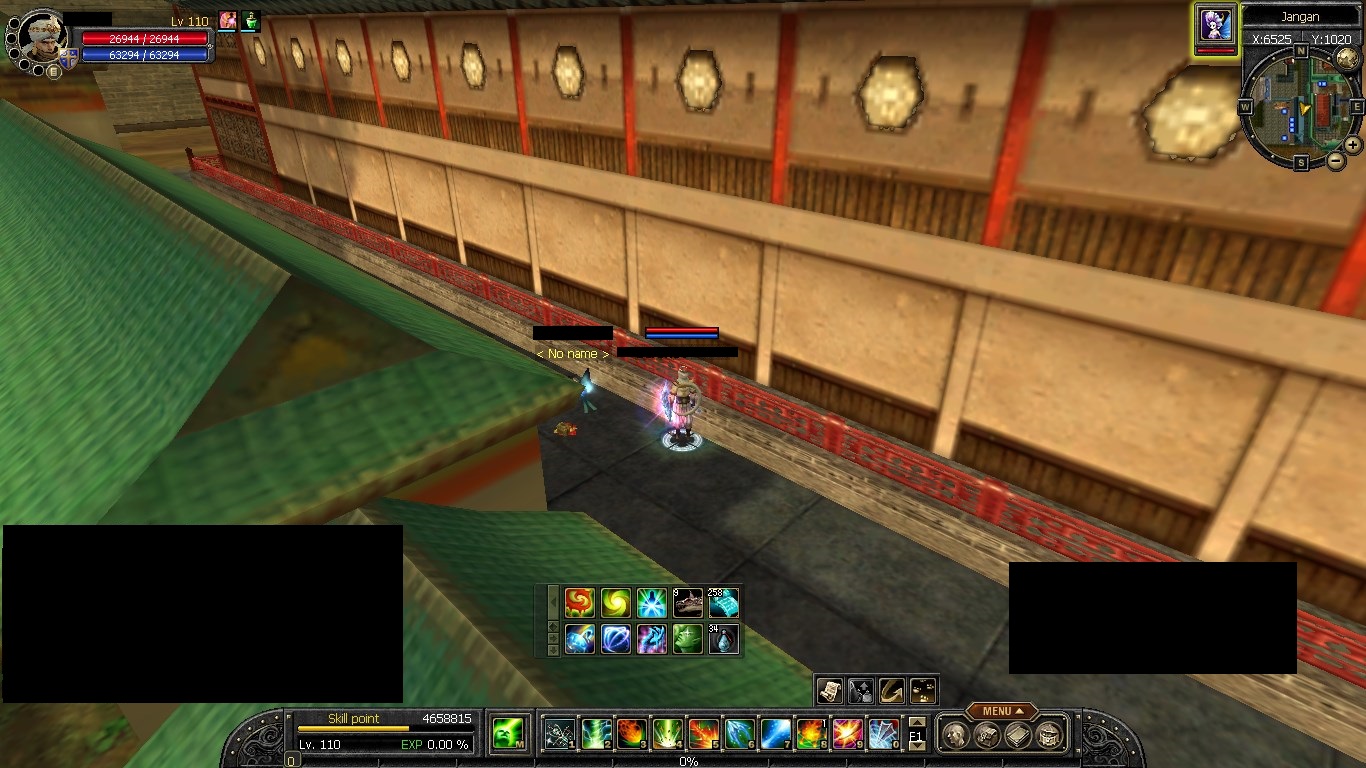Click the turbaned player portrait
Screen dimensions: 1366x768
pyautogui.click(x=40, y=36)
